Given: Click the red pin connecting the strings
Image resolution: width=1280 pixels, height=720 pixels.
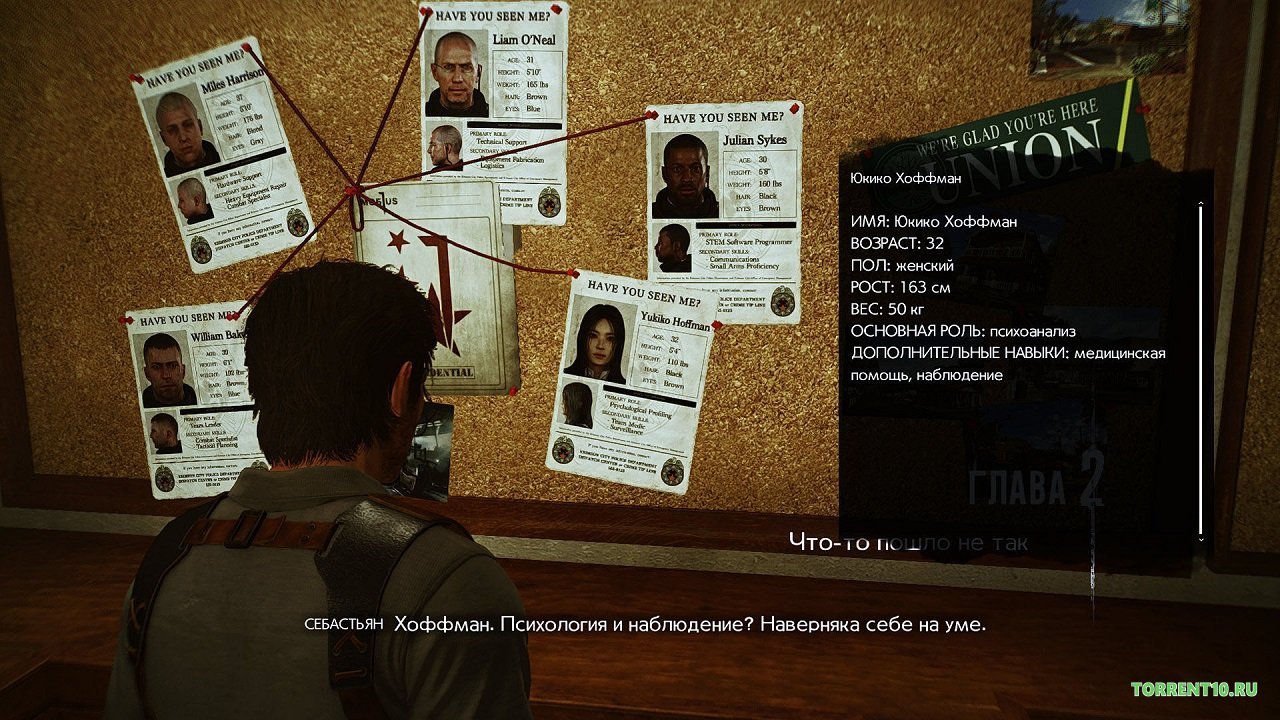Looking at the screenshot, I should pyautogui.click(x=351, y=190).
